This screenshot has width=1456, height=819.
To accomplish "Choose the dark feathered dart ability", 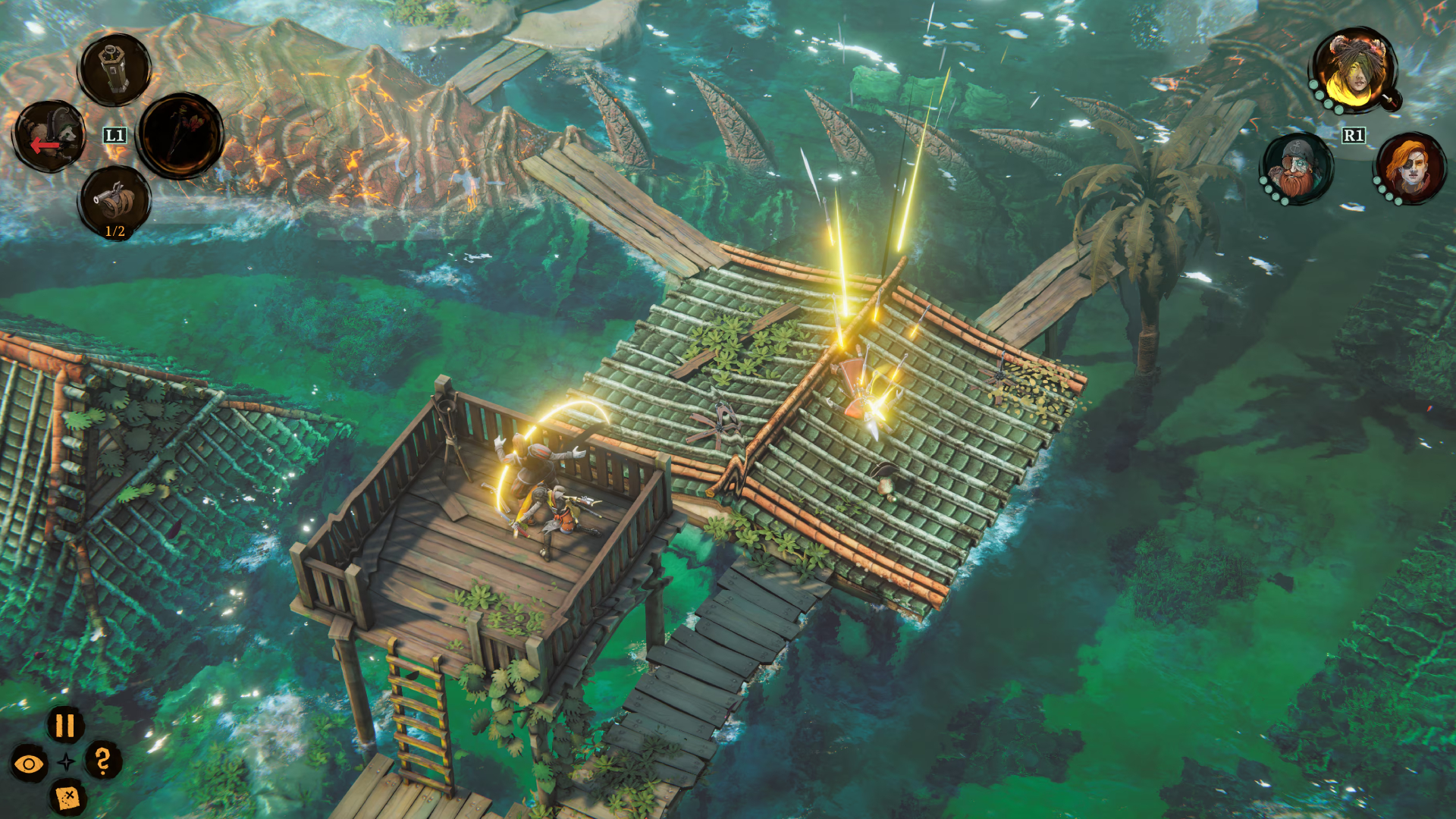I will [180, 136].
